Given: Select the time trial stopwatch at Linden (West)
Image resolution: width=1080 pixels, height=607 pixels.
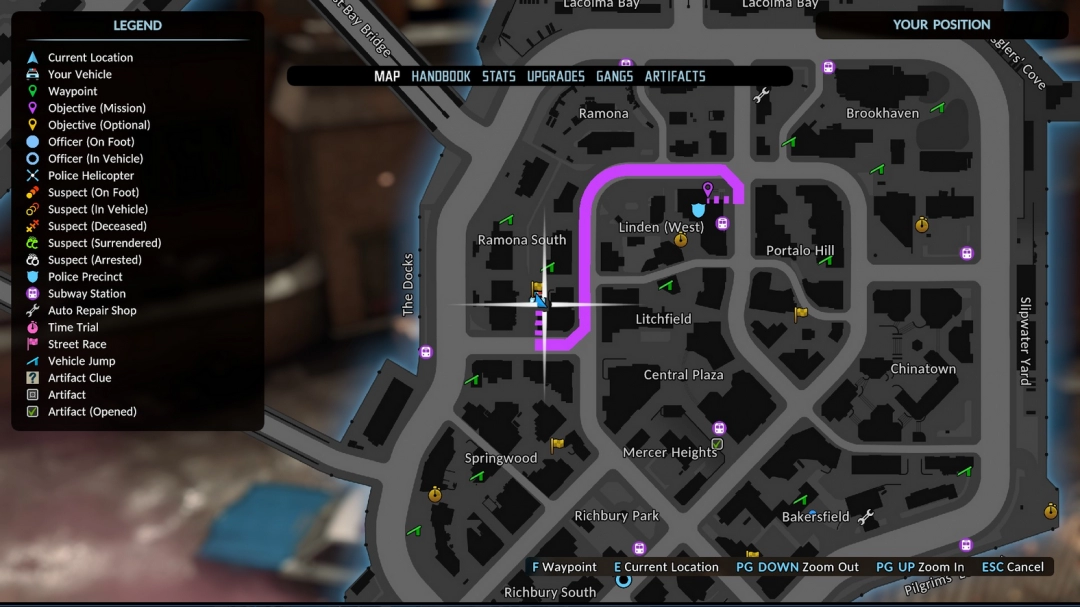Looking at the screenshot, I should (681, 240).
